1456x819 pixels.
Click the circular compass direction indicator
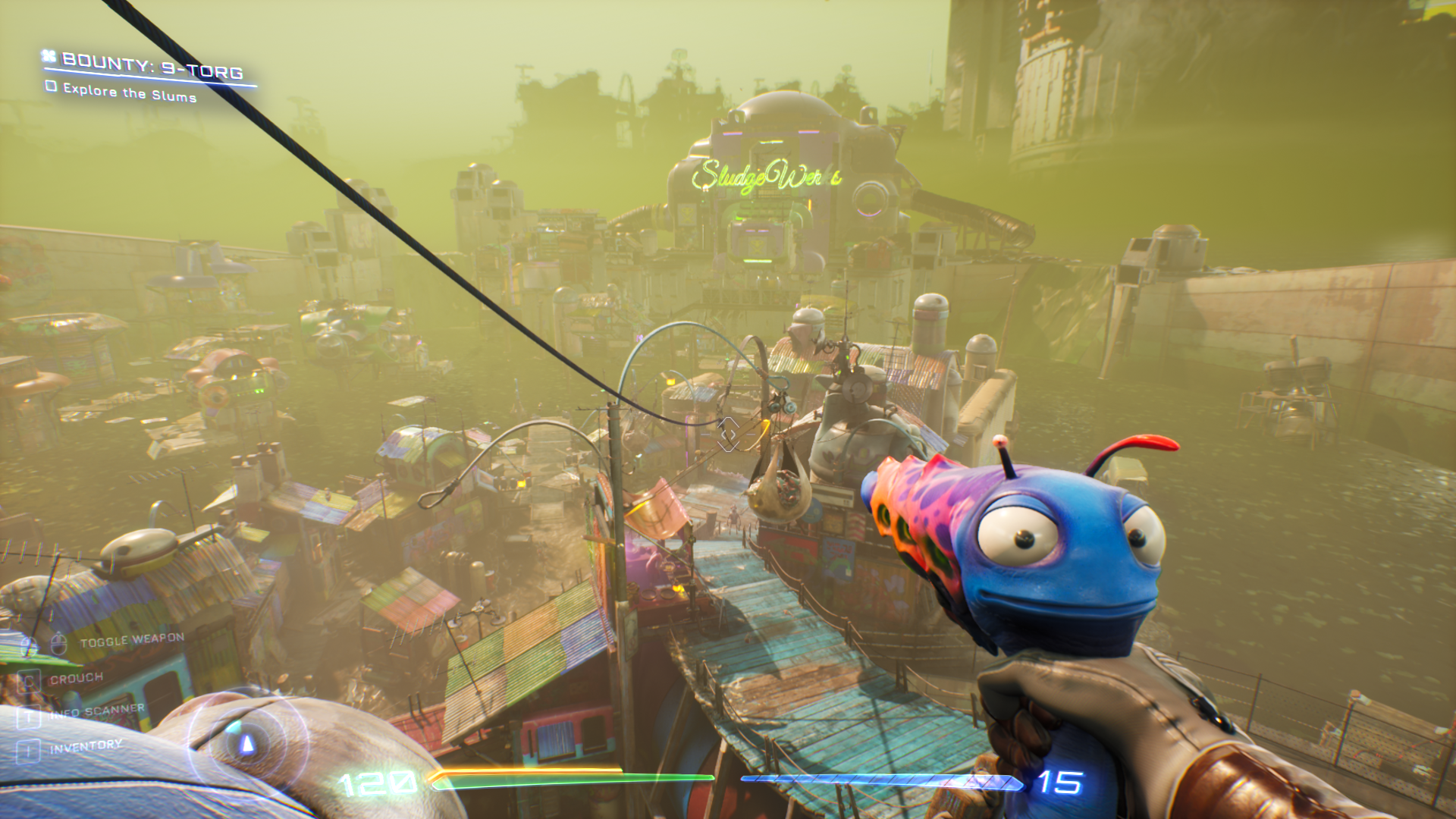pyautogui.click(x=246, y=743)
